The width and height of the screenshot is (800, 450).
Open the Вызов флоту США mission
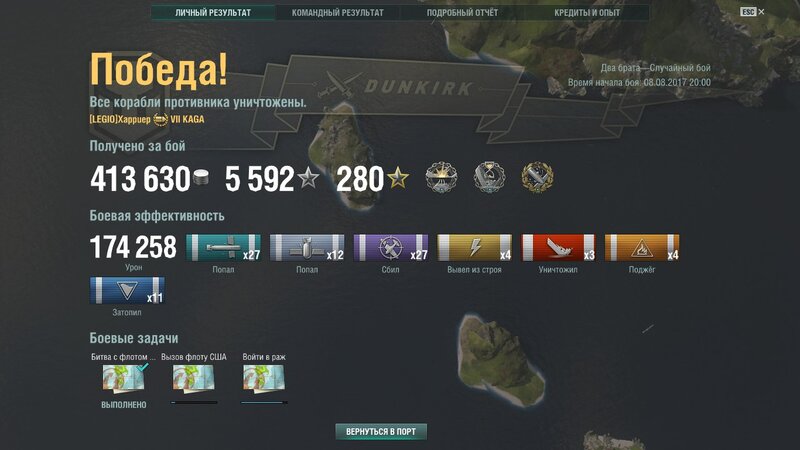pos(194,379)
